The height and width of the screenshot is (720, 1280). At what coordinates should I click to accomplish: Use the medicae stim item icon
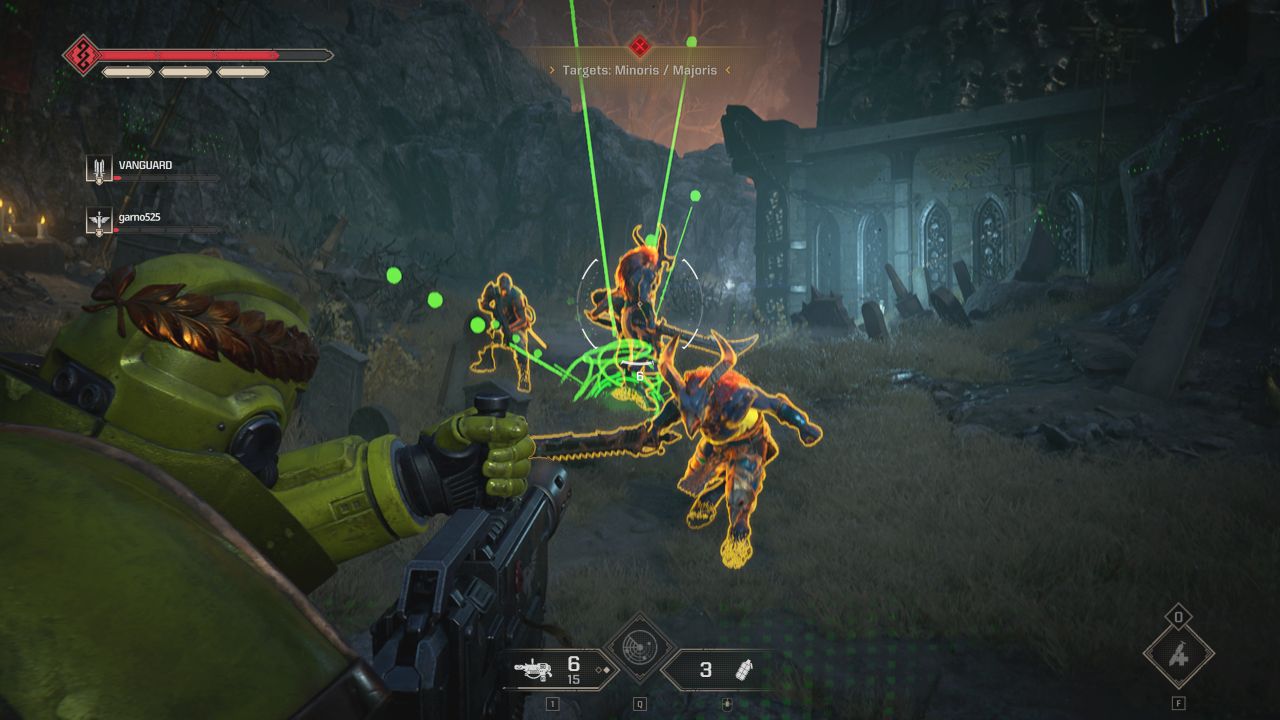(1179, 656)
